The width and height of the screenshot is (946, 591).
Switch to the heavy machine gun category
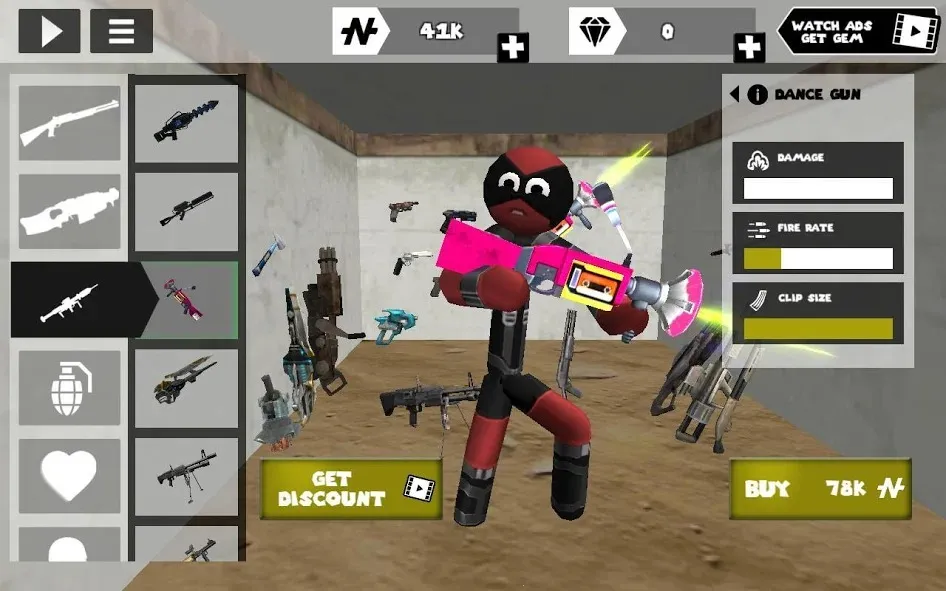click(x=69, y=212)
